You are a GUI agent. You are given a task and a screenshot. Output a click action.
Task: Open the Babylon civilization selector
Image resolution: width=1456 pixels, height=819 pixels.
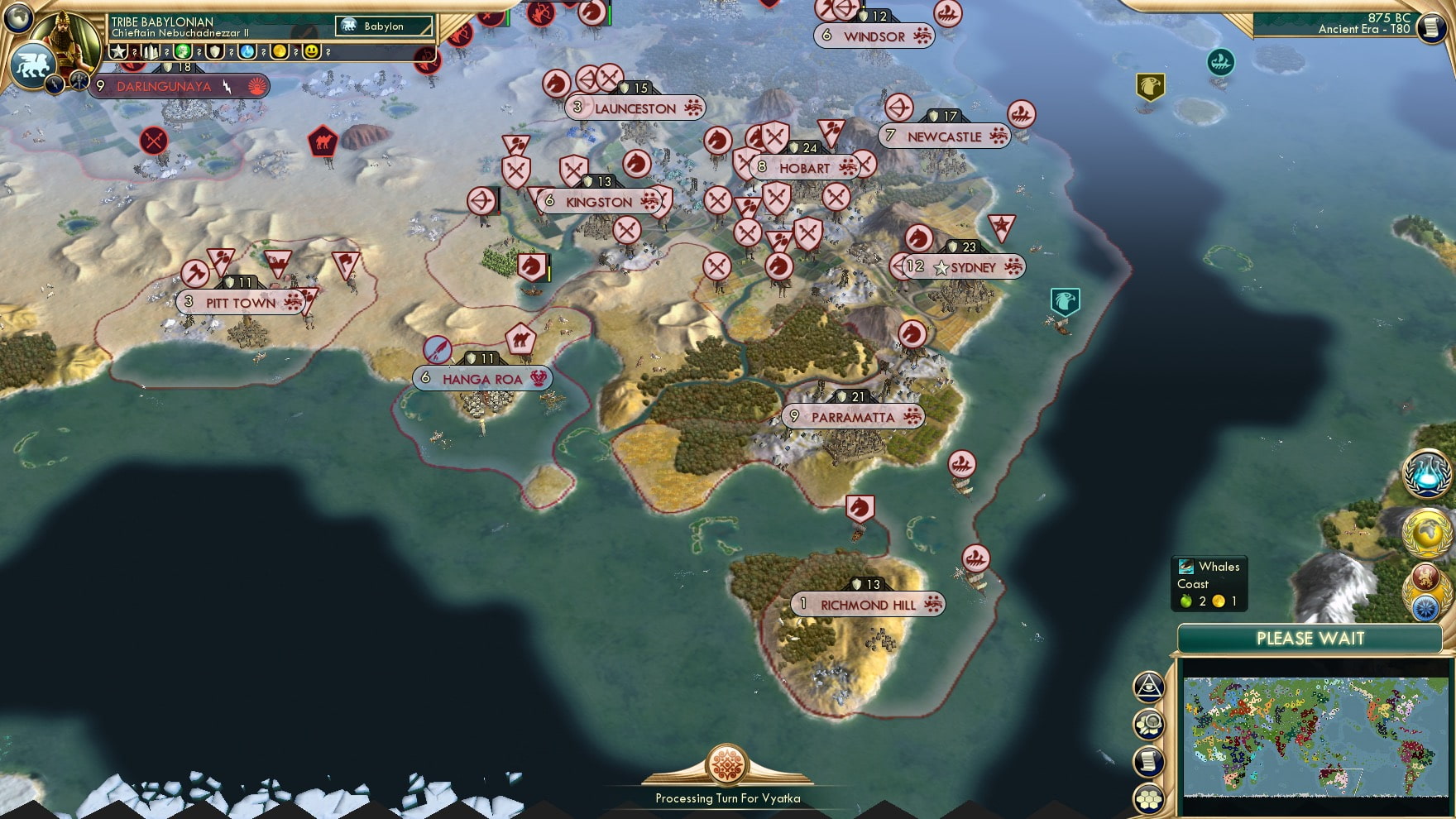(382, 26)
